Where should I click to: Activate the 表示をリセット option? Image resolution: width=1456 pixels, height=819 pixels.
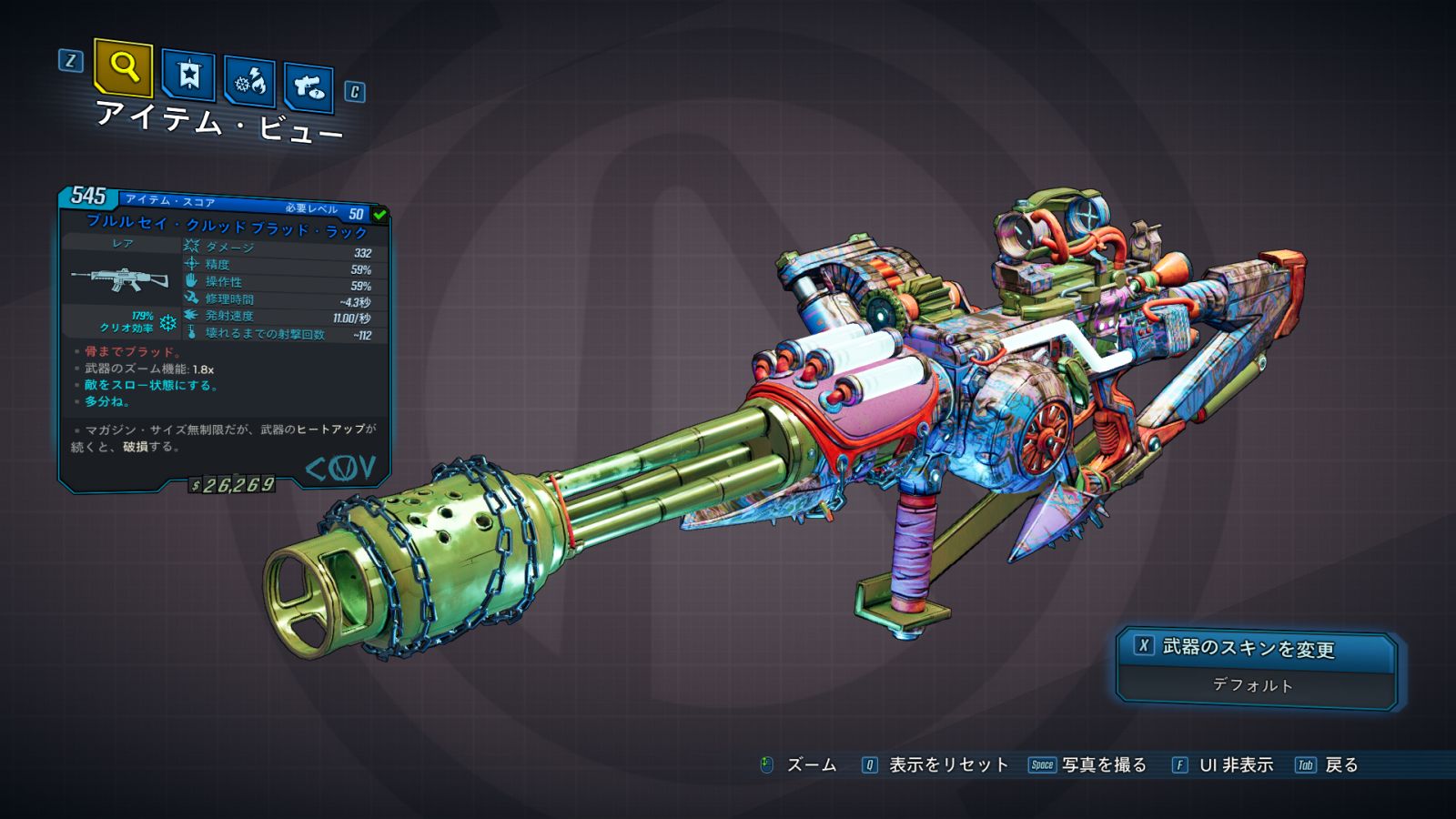point(936,765)
